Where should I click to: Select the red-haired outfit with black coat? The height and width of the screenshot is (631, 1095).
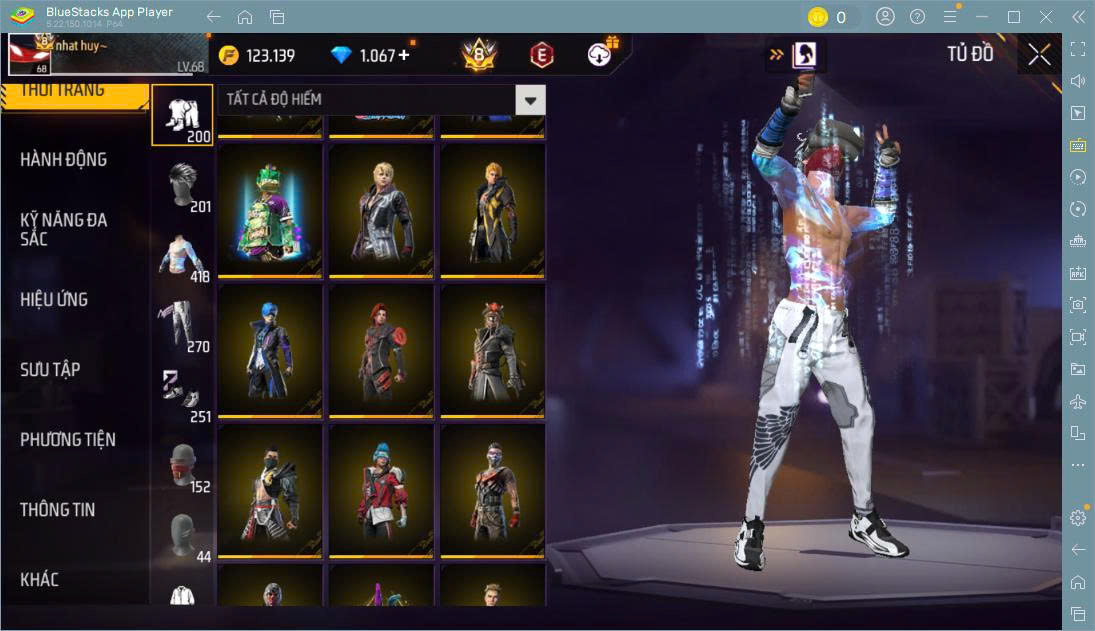pyautogui.click(x=381, y=350)
